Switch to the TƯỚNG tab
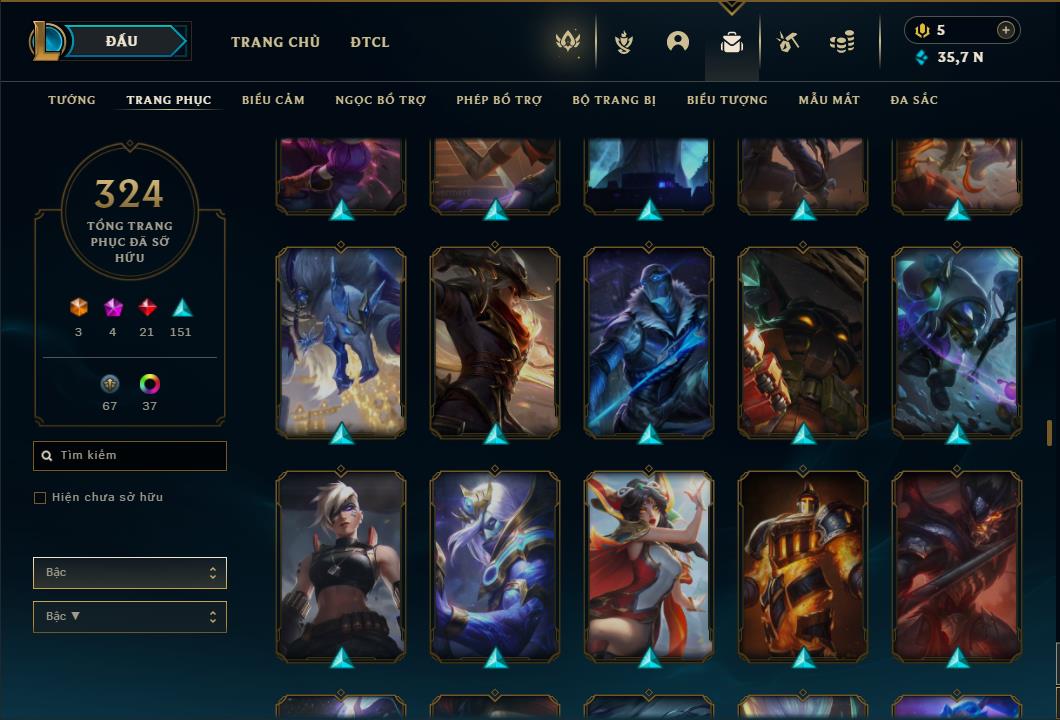The image size is (1060, 720). (72, 100)
